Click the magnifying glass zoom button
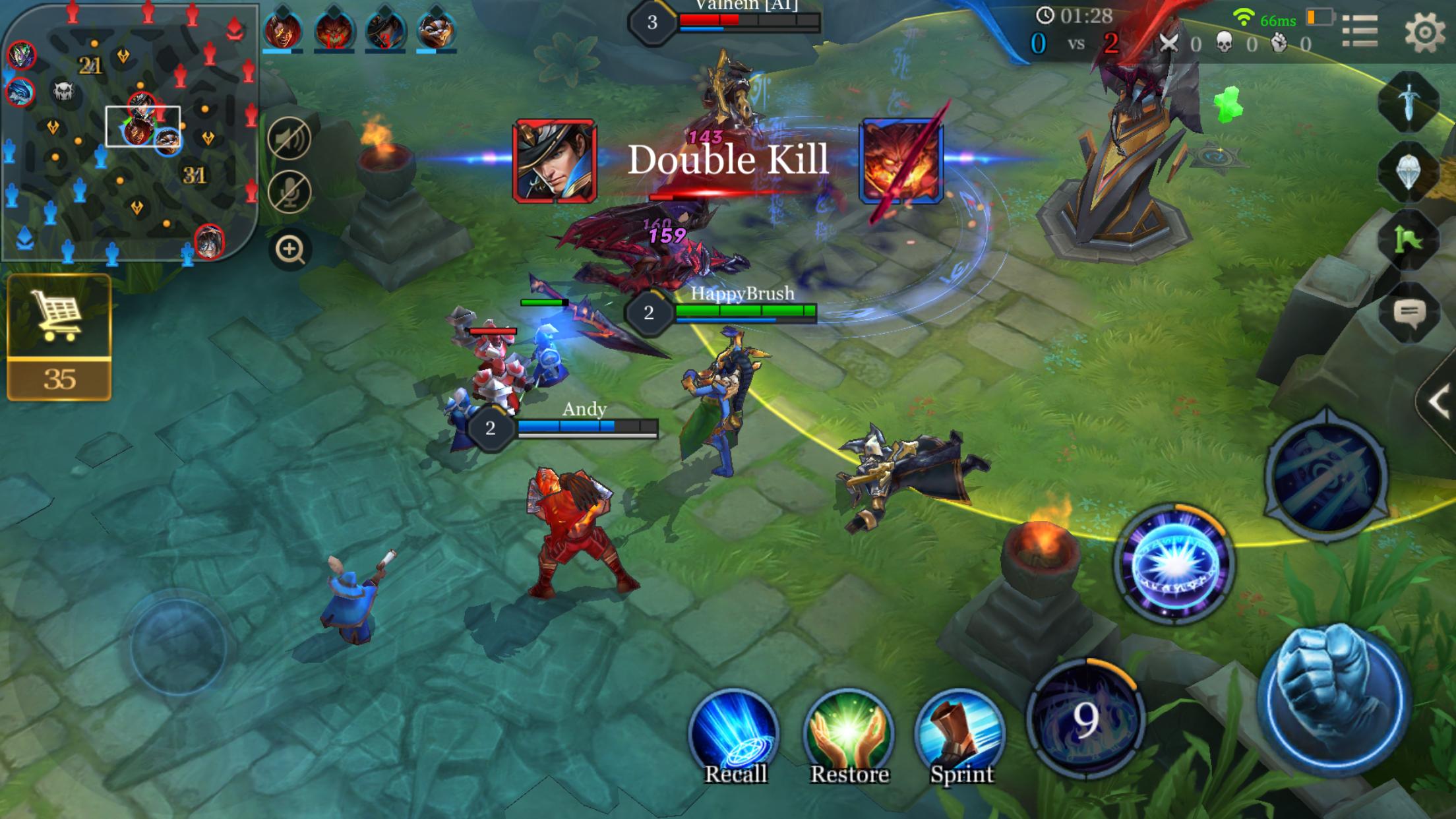1456x819 pixels. pos(290,249)
